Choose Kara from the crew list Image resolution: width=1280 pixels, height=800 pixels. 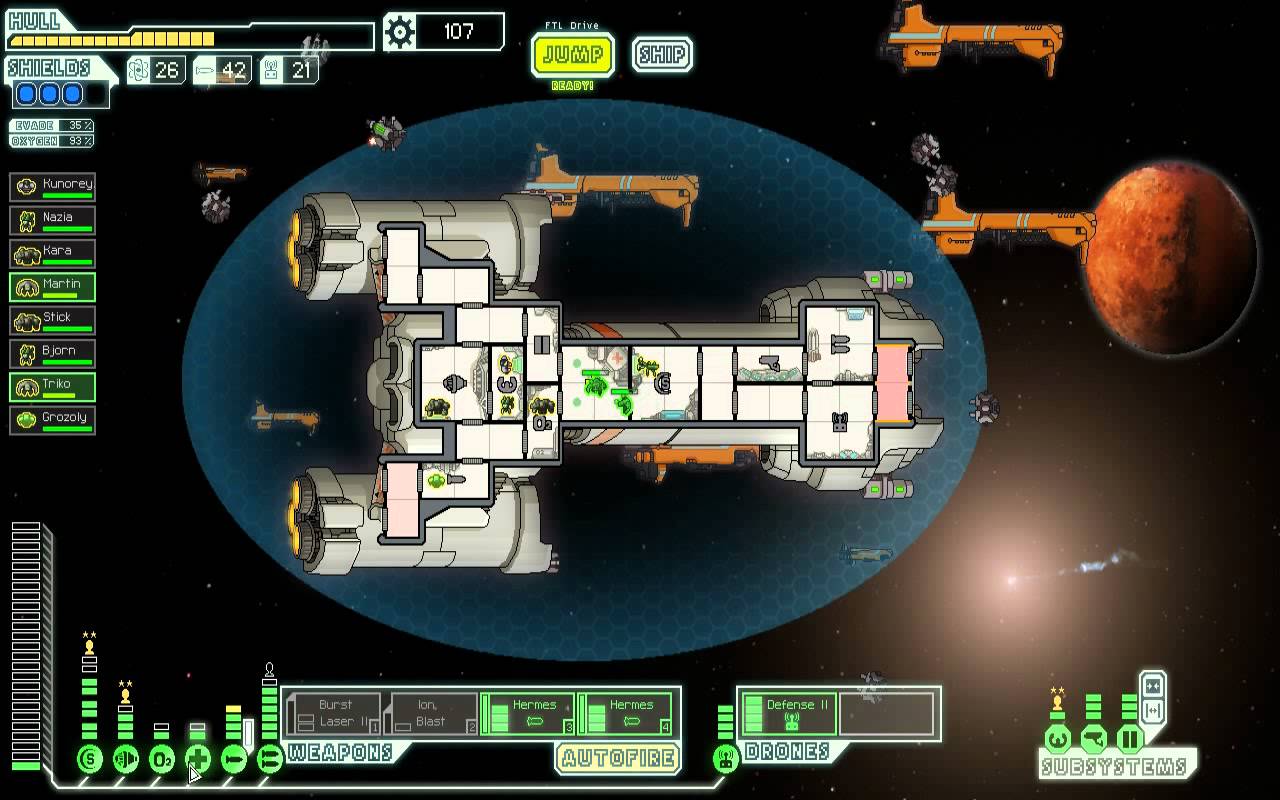click(x=53, y=253)
